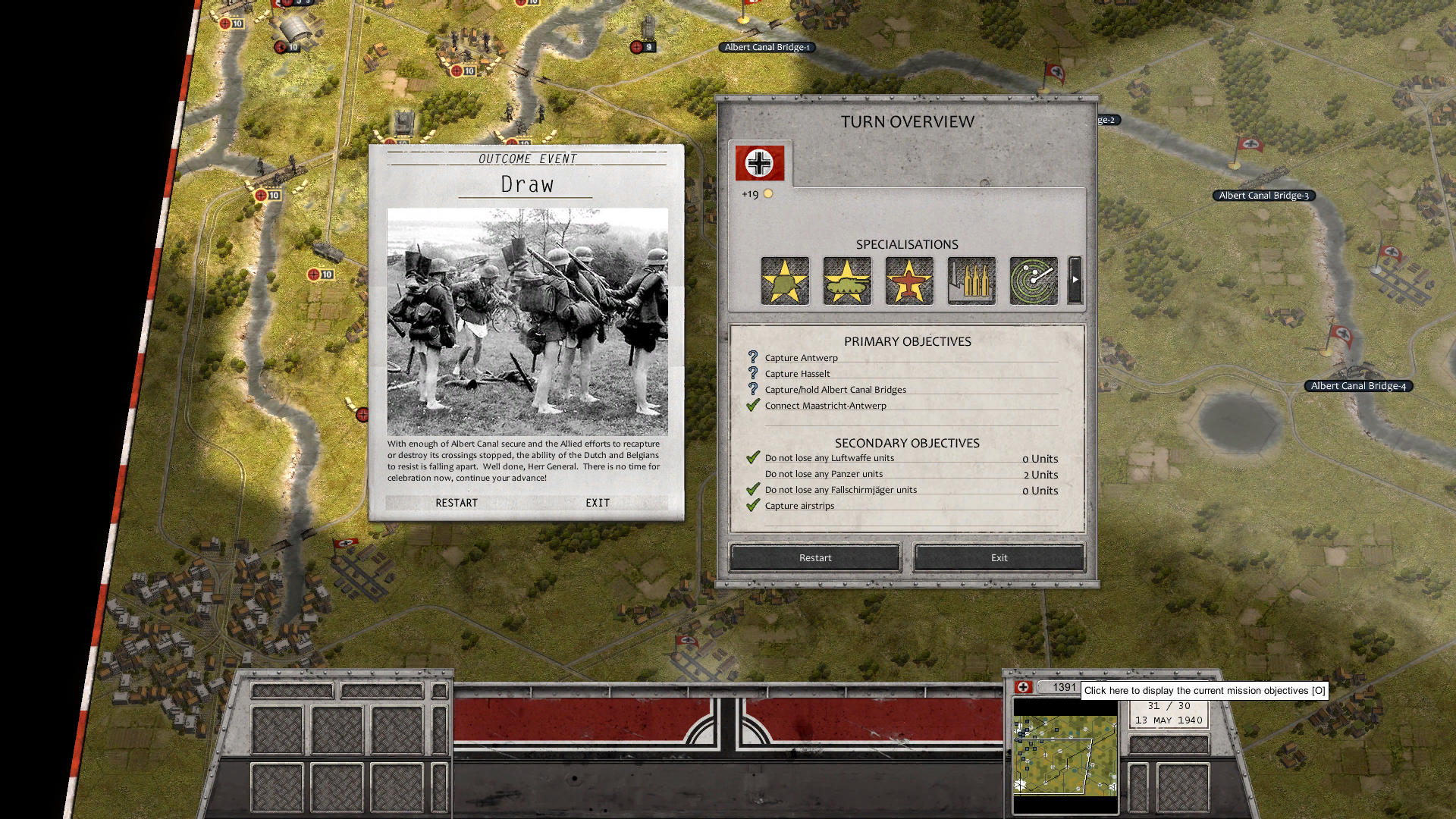Click the question mark beside Capture Antwerp
This screenshot has height=819, width=1456.
tap(752, 357)
